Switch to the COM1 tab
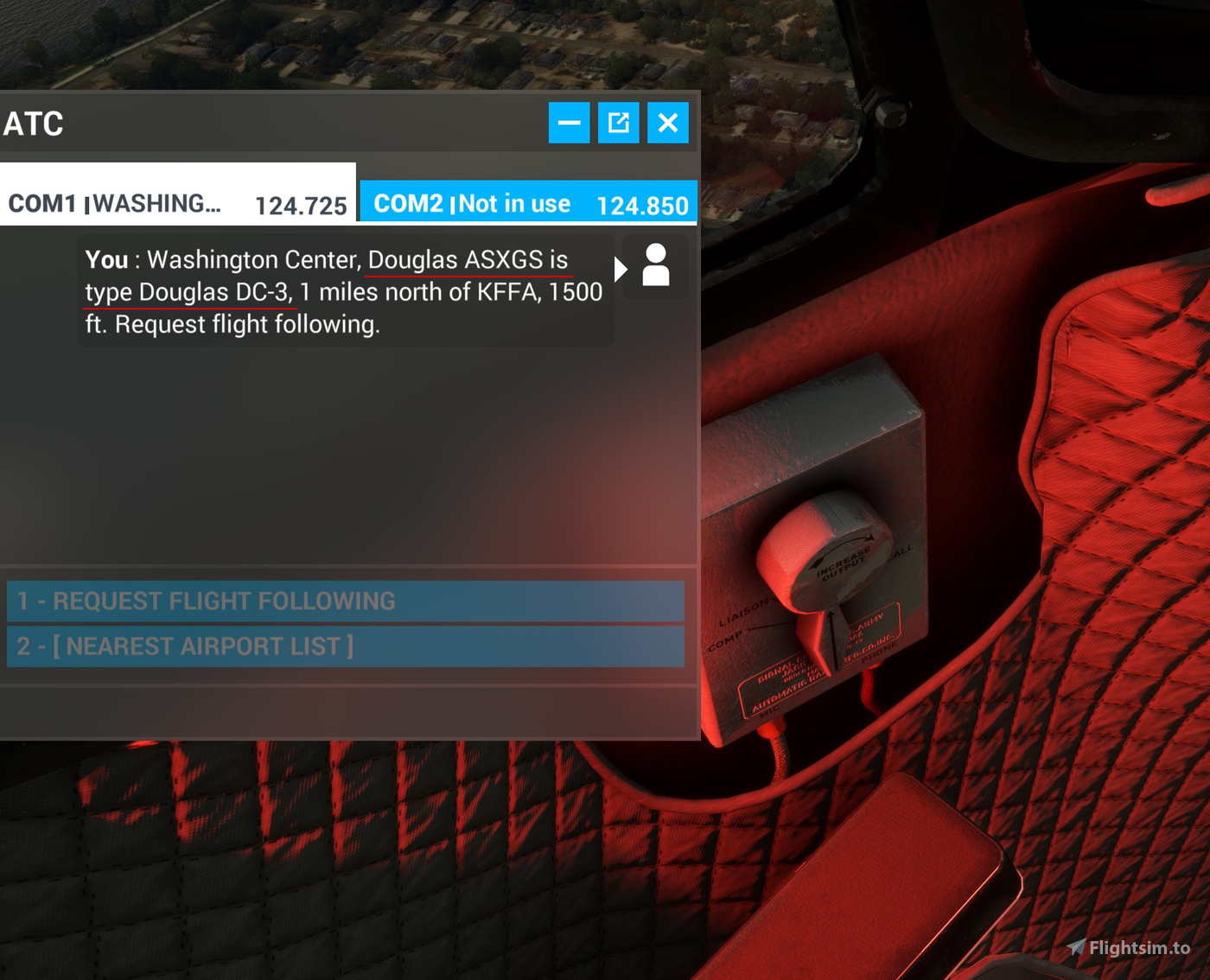Image resolution: width=1210 pixels, height=980 pixels. [43, 203]
